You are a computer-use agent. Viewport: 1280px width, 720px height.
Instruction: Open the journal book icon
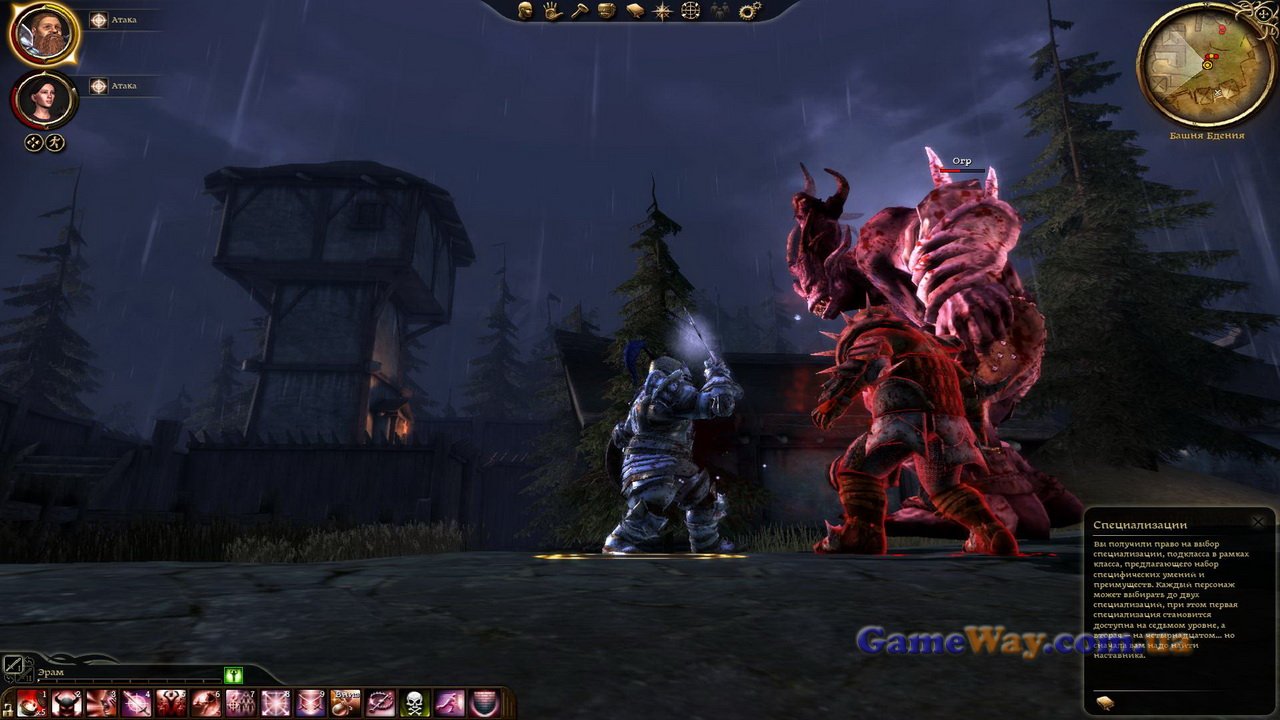click(x=634, y=11)
